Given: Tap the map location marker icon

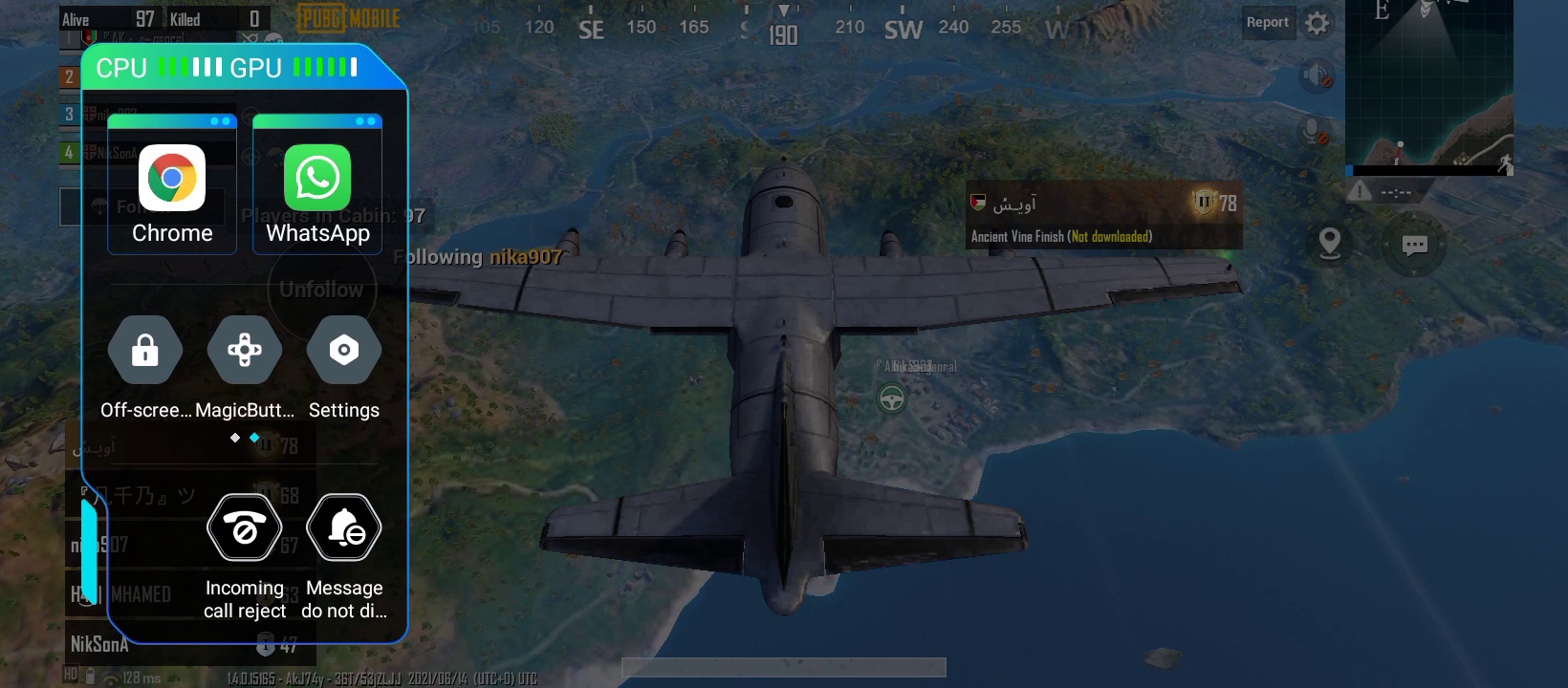Looking at the screenshot, I should (1329, 245).
